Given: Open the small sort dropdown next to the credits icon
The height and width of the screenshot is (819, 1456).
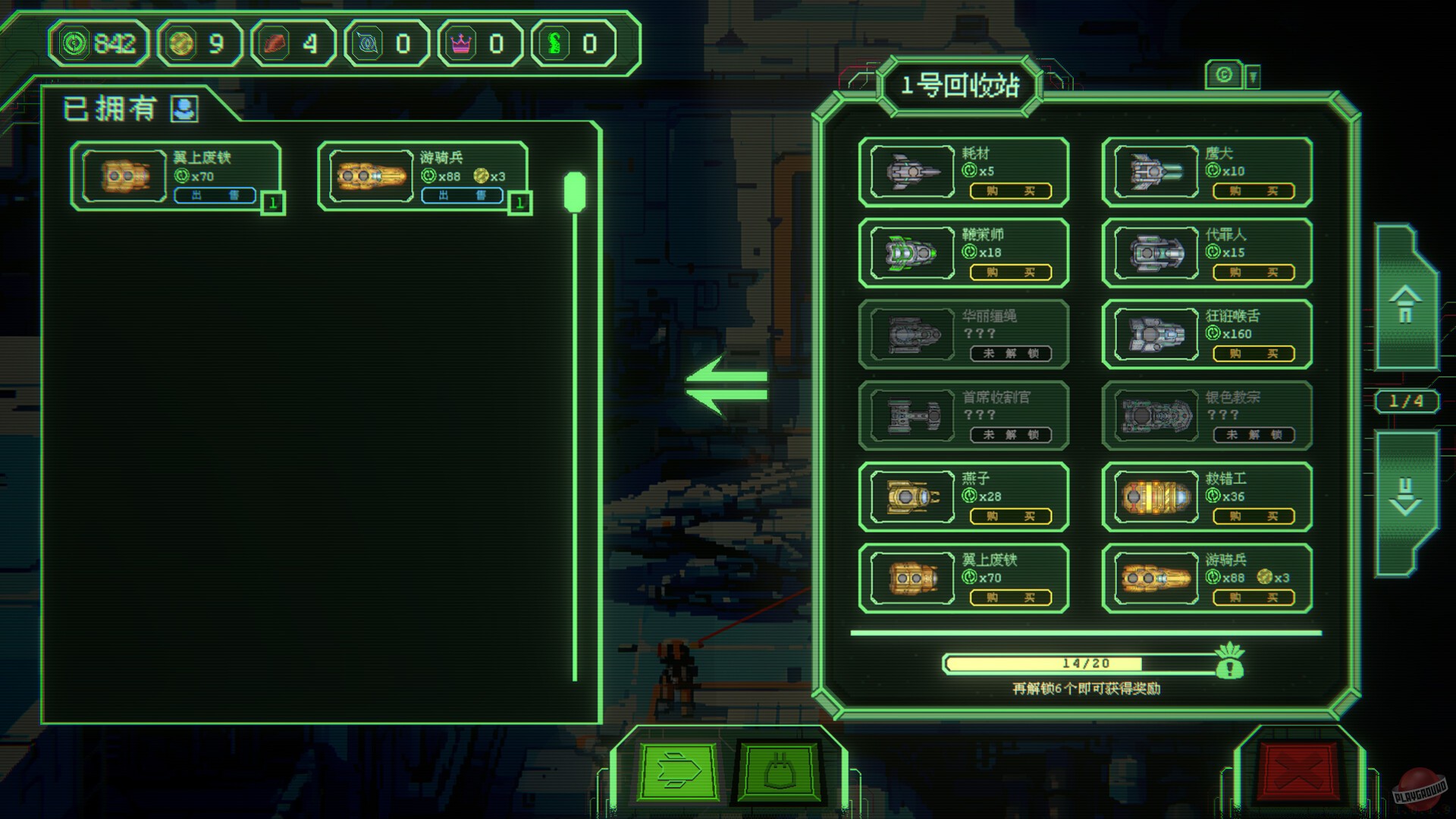Looking at the screenshot, I should [x=1253, y=77].
